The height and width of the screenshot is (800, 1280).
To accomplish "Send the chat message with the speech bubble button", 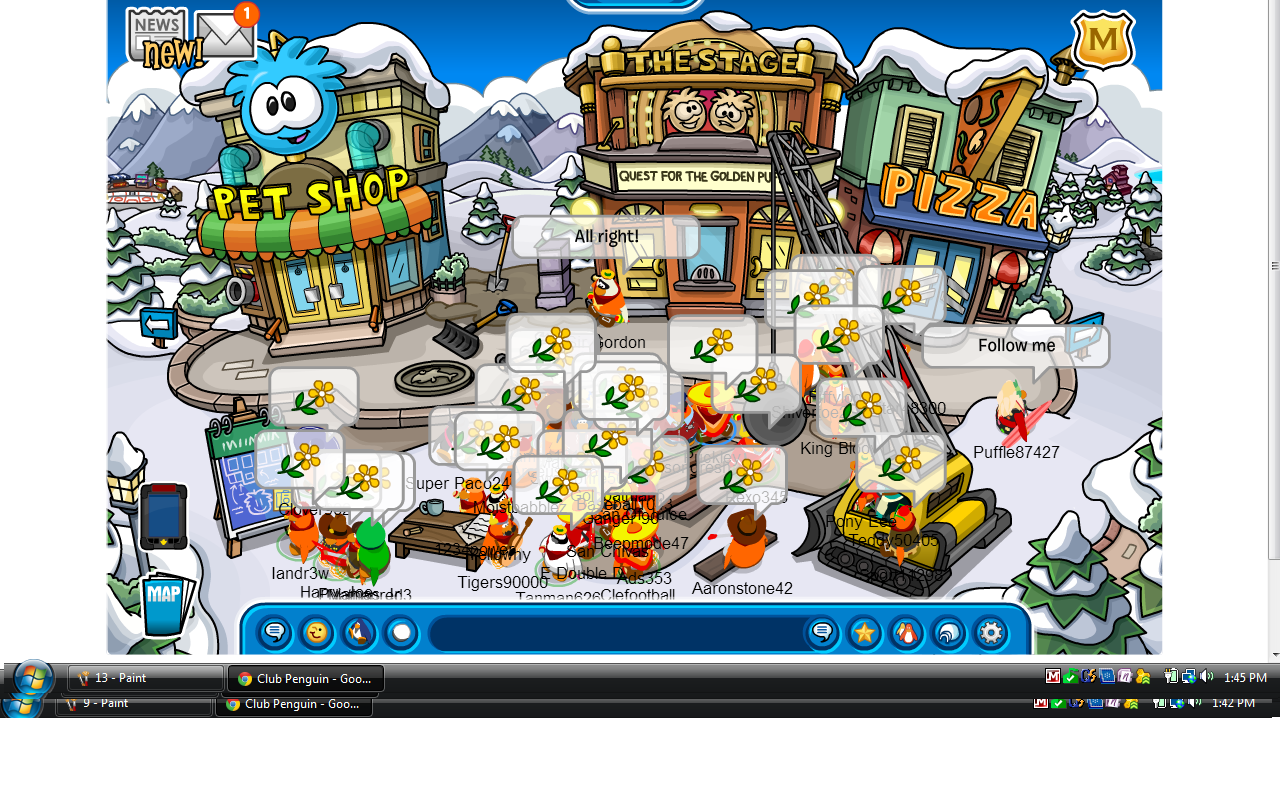I will pyautogui.click(x=822, y=633).
